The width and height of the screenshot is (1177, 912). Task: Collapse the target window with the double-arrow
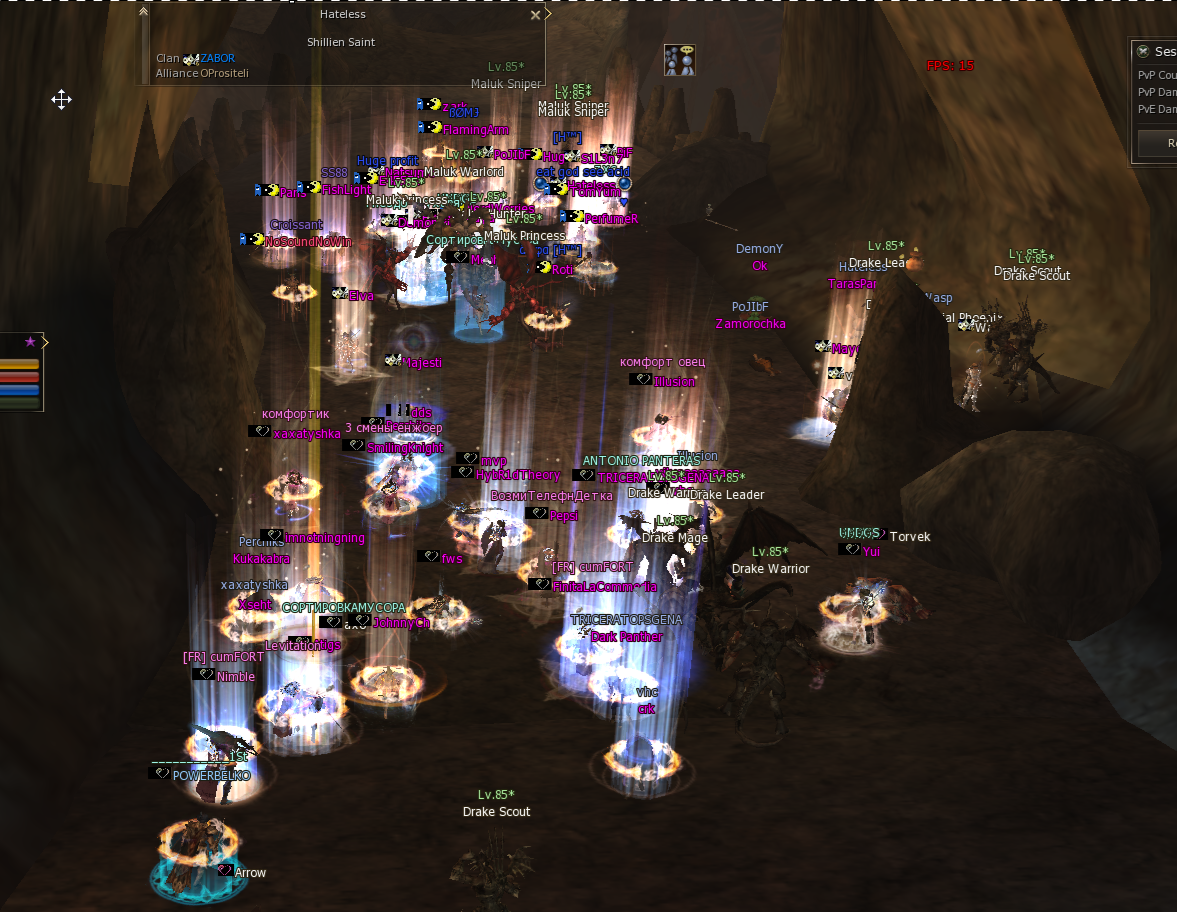[144, 12]
